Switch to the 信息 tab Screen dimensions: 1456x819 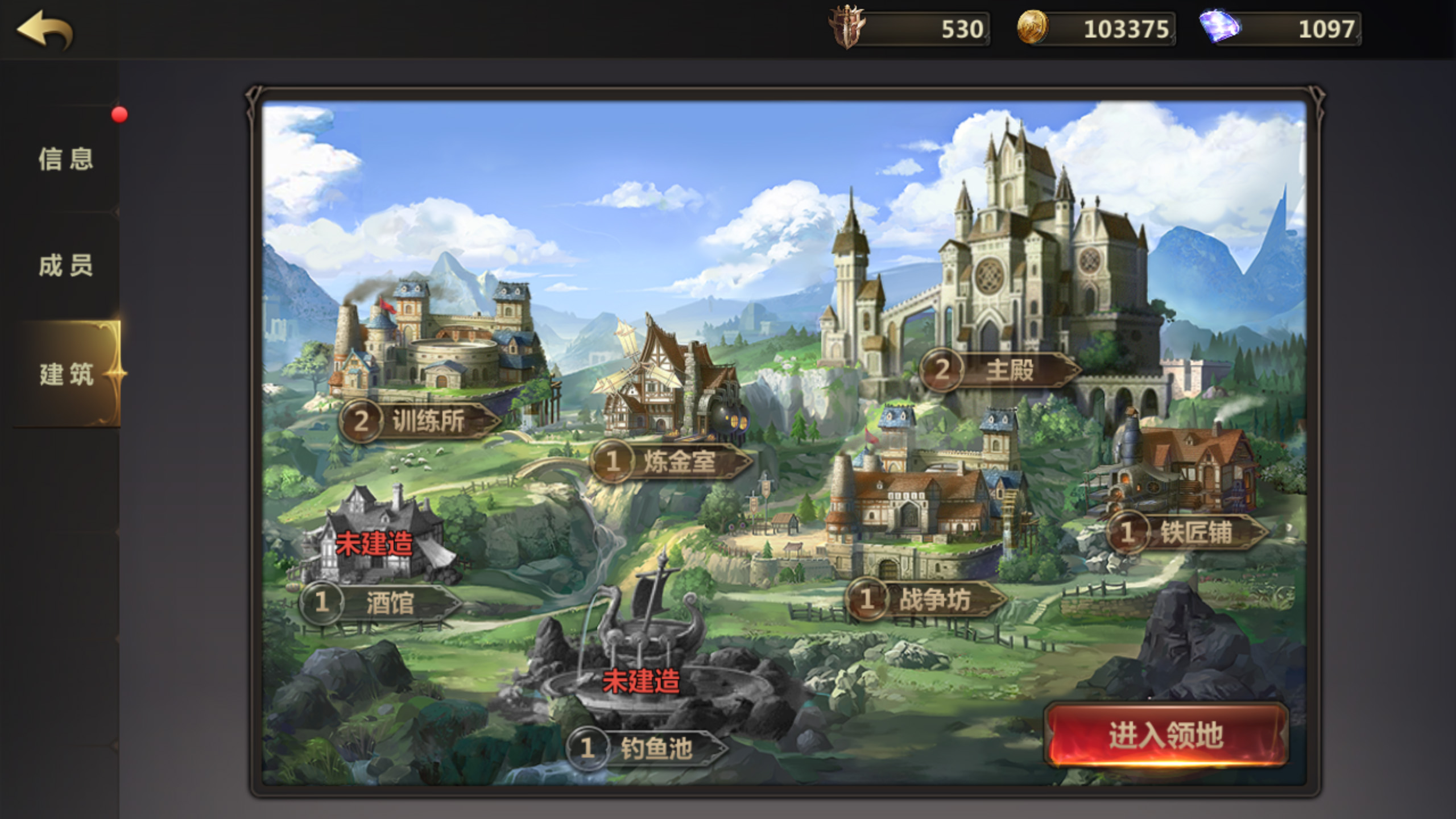coord(65,159)
